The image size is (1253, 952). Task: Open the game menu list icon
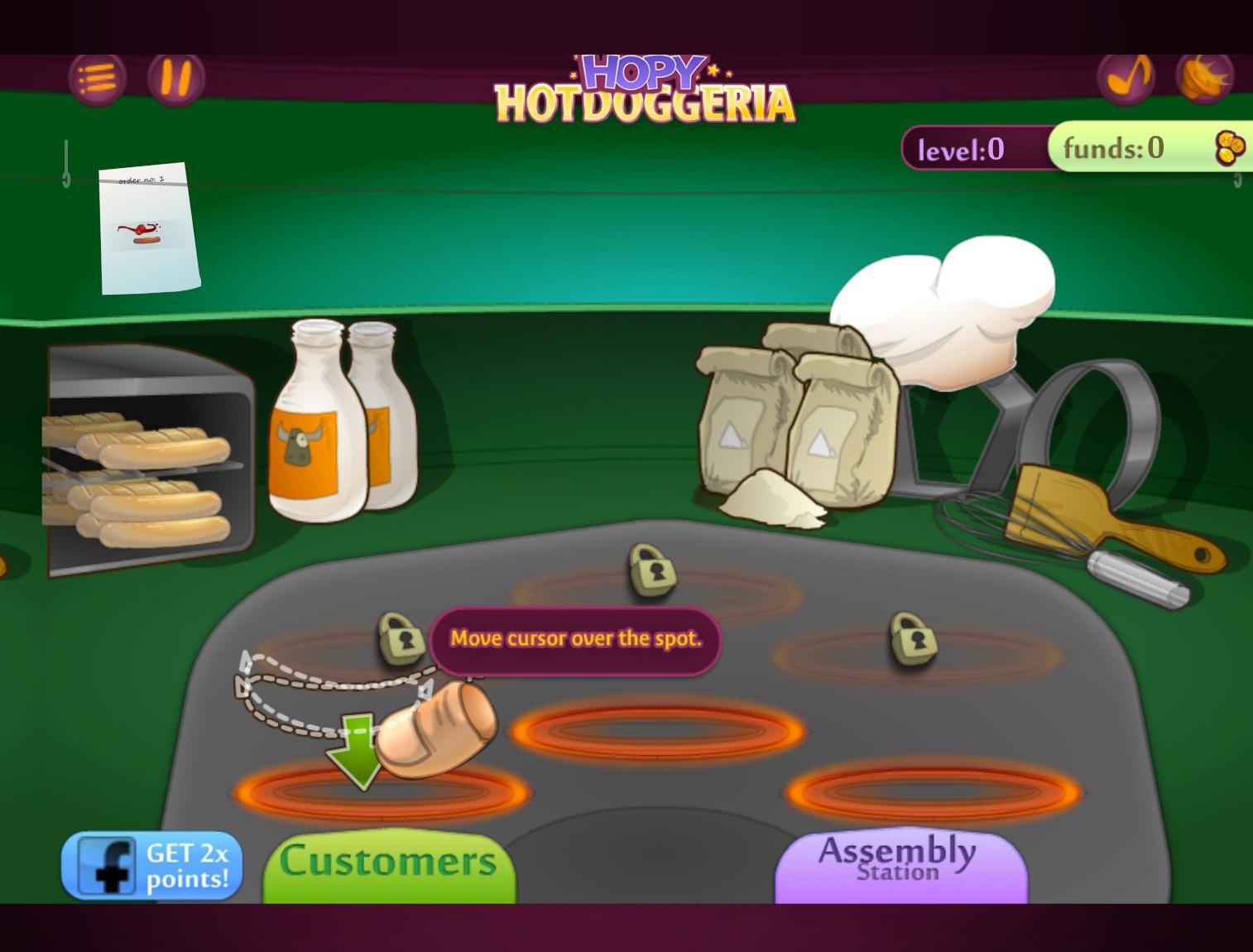(x=98, y=79)
